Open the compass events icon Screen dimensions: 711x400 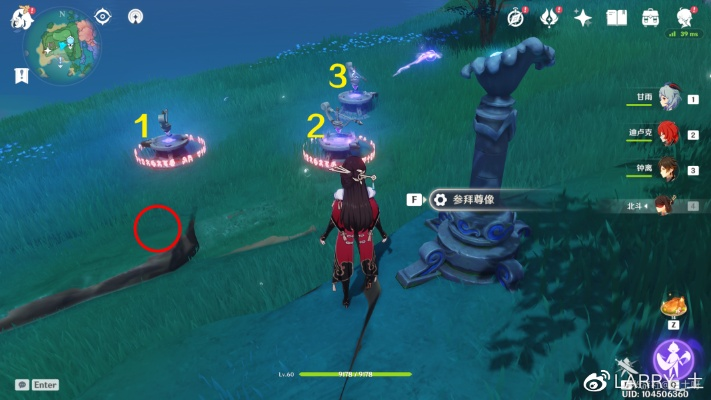517,17
